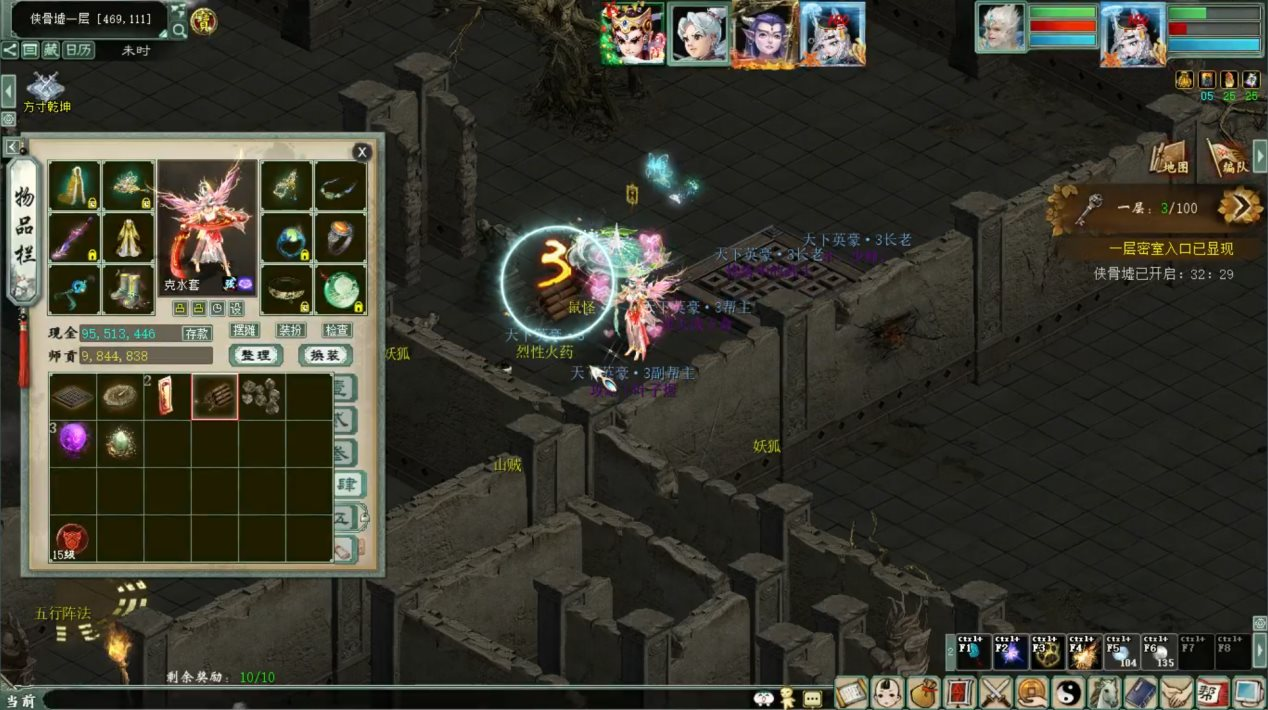The width and height of the screenshot is (1268, 710).
Task: Click the 换装 change outfit button
Action: click(x=325, y=355)
